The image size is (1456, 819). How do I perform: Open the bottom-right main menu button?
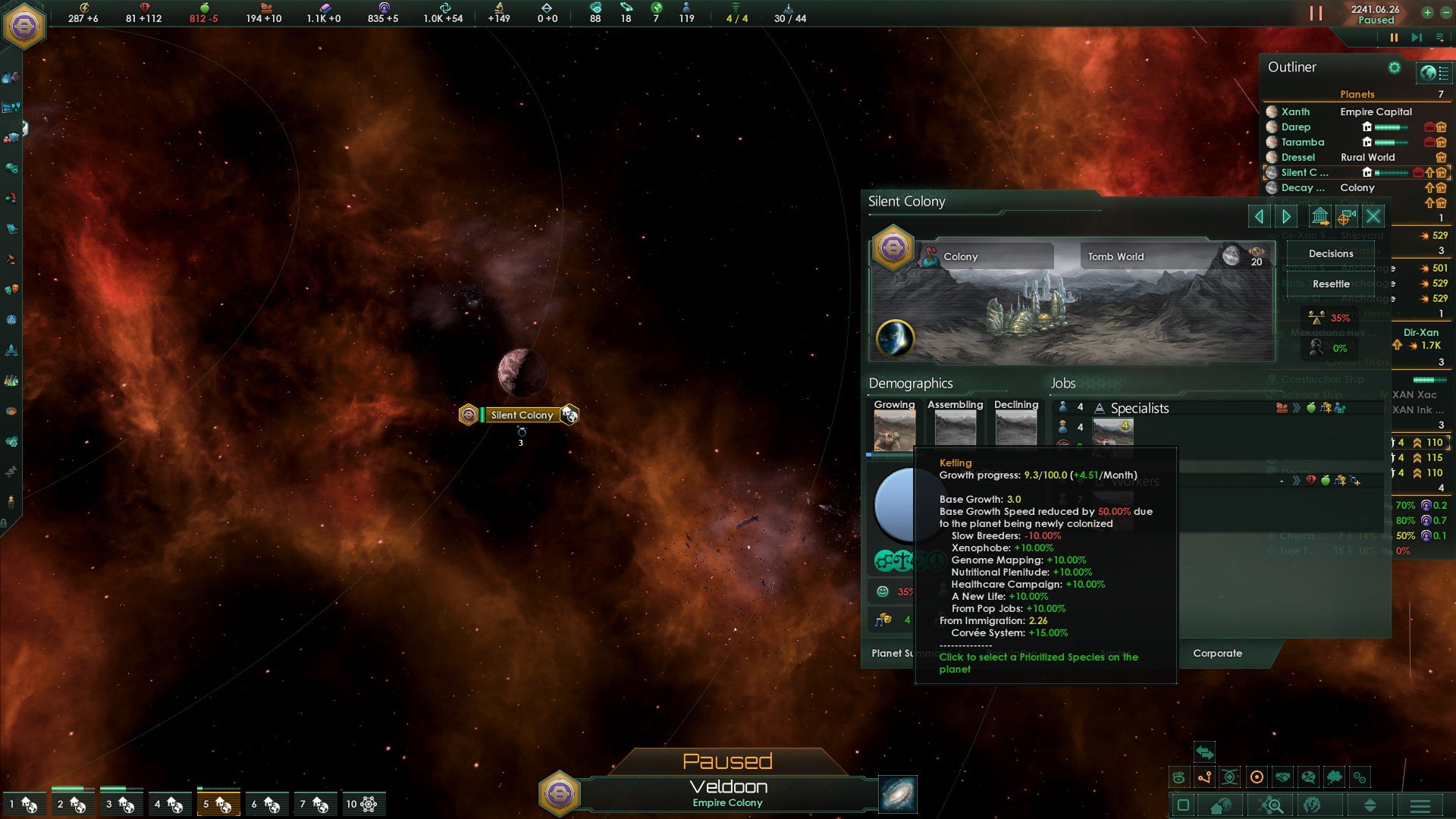[1420, 805]
